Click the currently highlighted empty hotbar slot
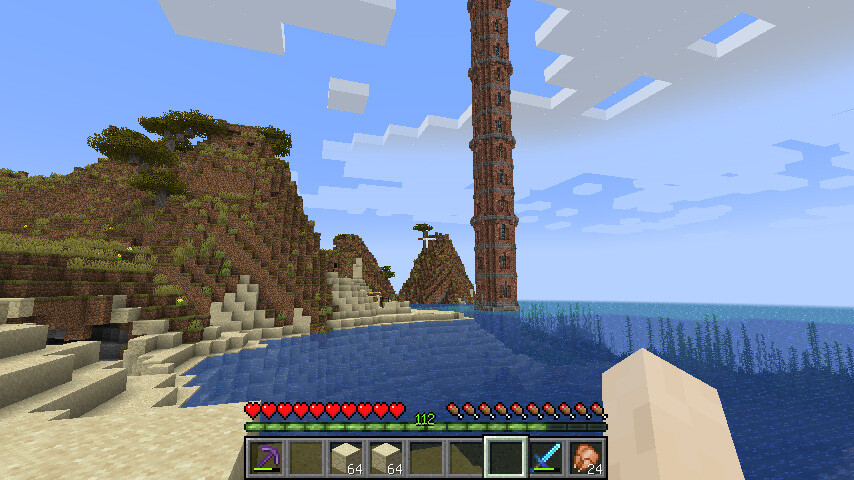This screenshot has width=854, height=480. [506, 458]
